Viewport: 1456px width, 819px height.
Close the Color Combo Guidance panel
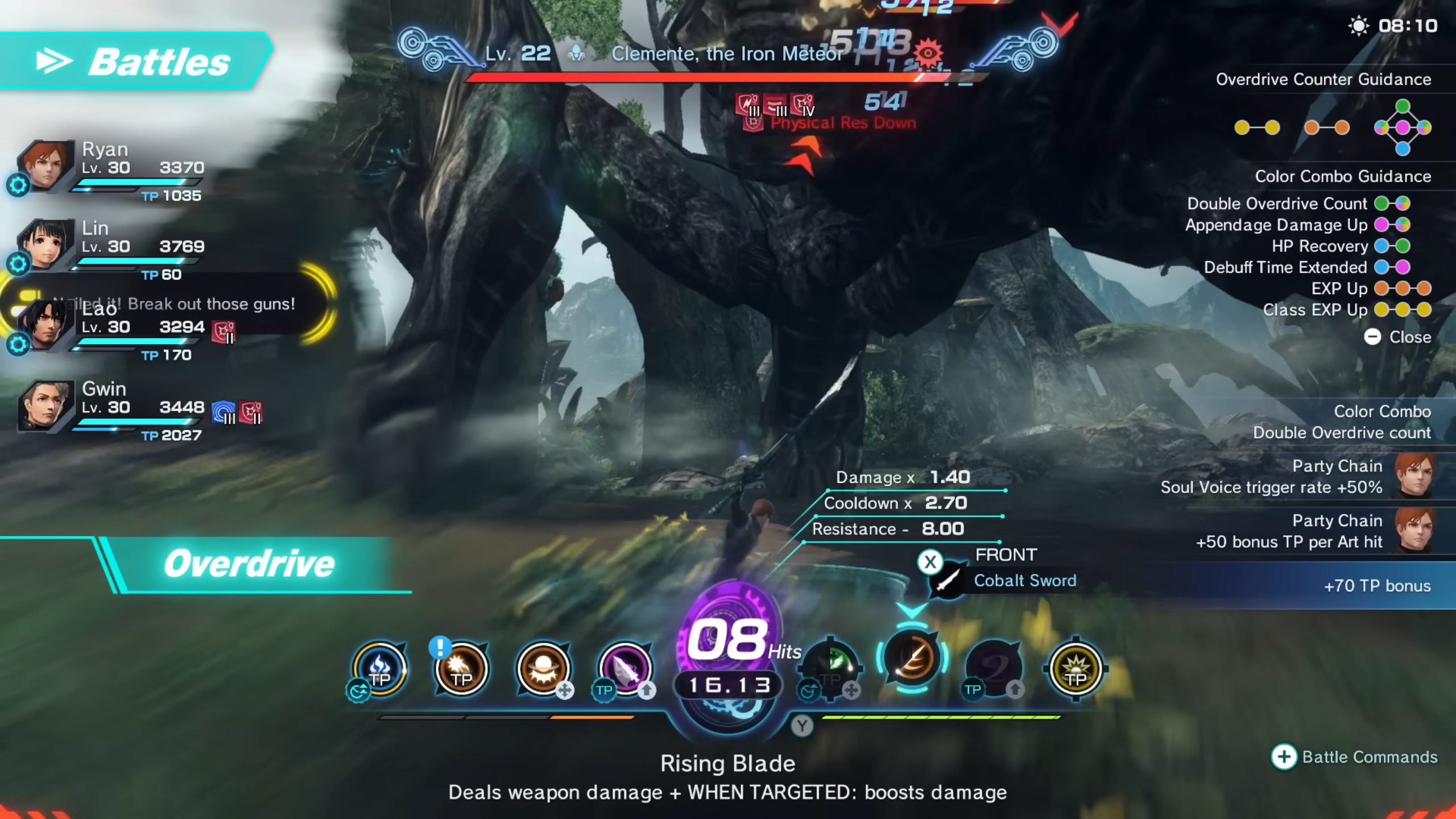click(x=1397, y=337)
